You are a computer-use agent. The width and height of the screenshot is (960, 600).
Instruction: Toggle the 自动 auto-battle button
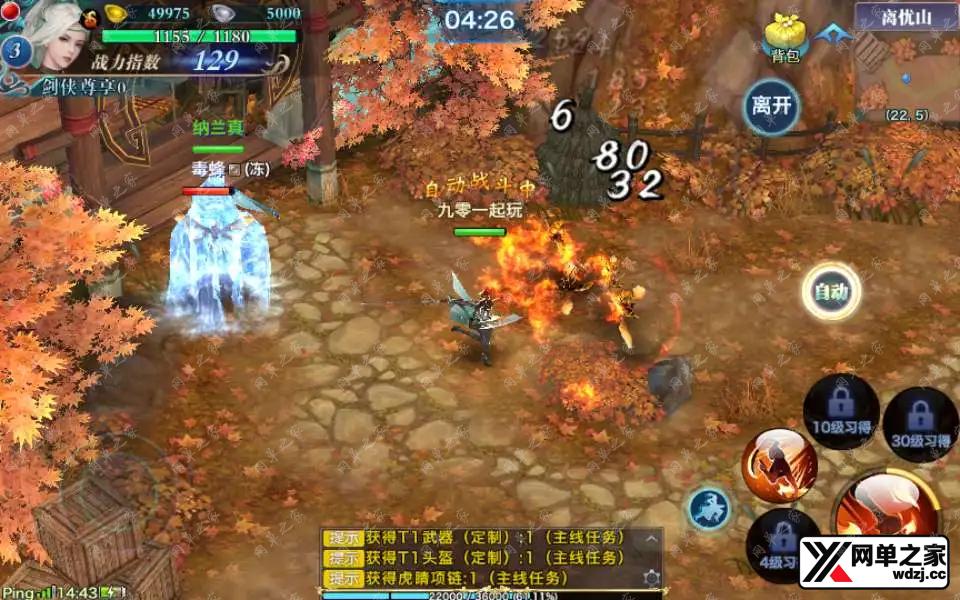click(x=831, y=292)
